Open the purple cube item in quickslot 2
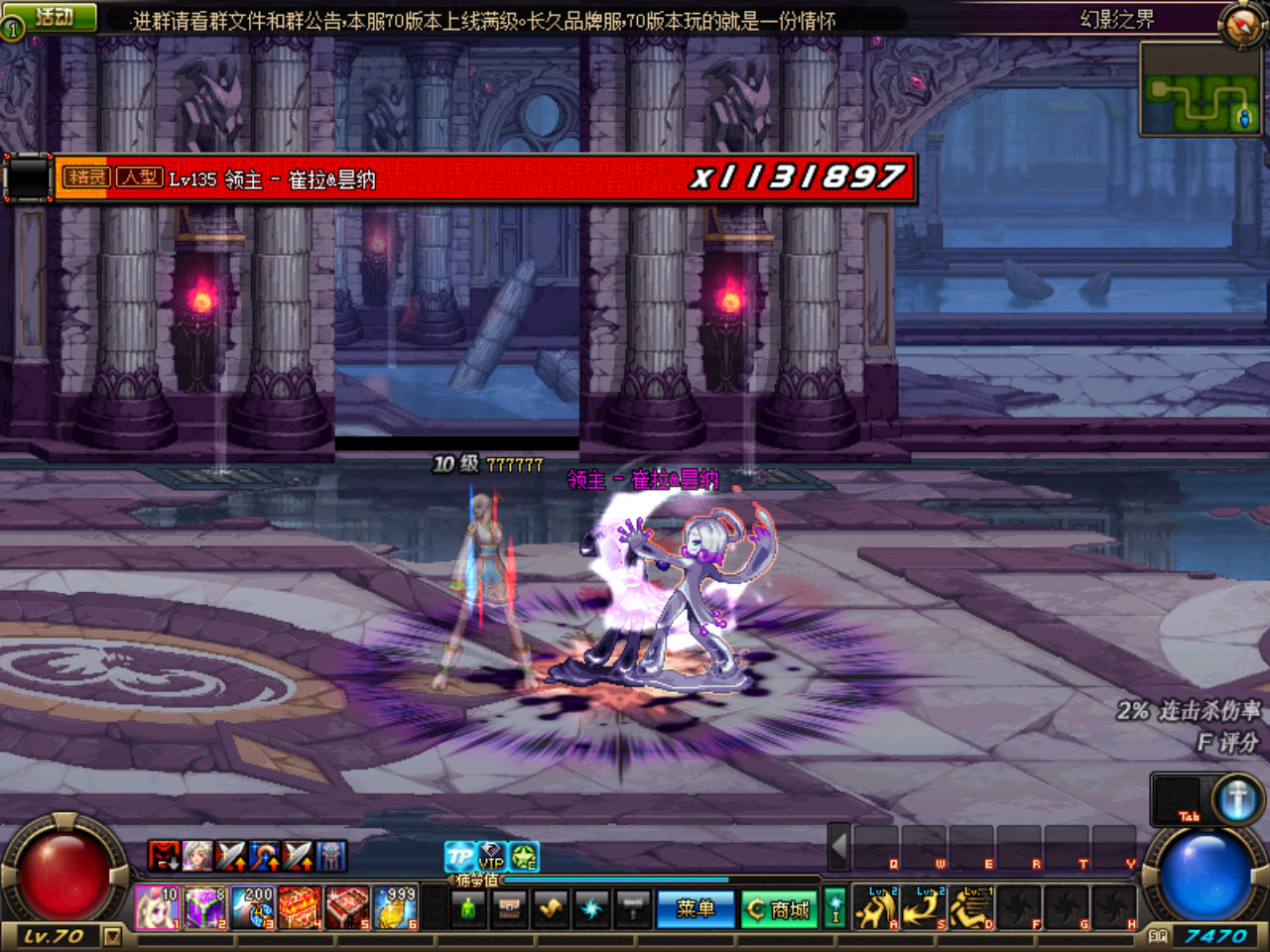Viewport: 1270px width, 952px height. (205, 907)
